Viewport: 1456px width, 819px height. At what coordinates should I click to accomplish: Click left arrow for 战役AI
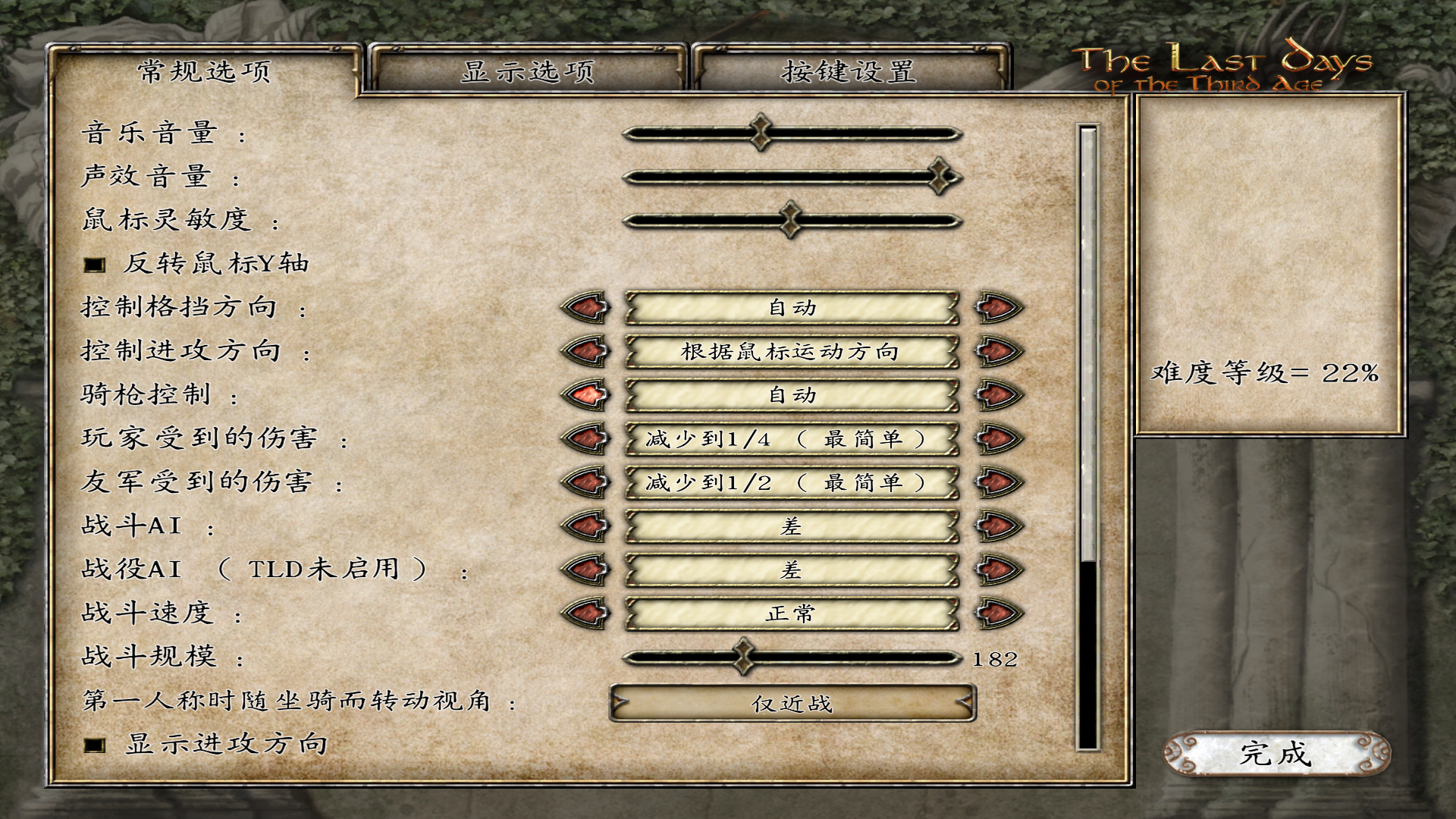[x=585, y=570]
